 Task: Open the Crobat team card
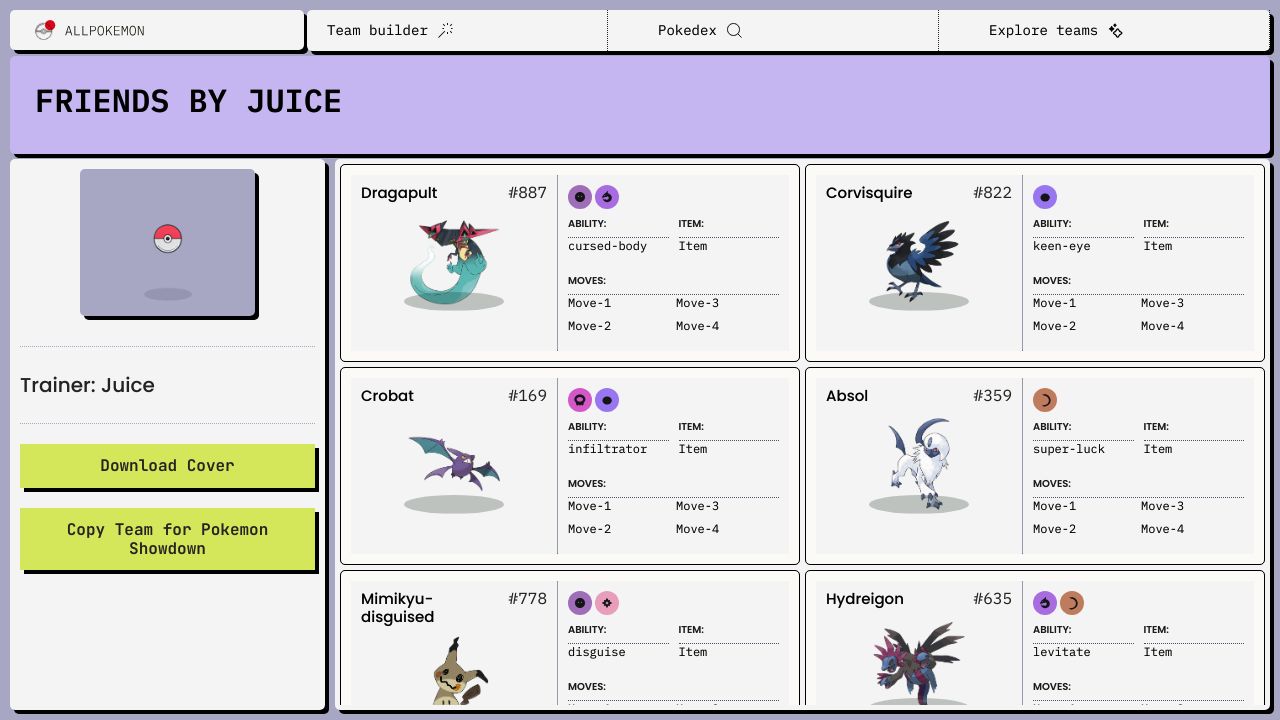pyautogui.click(x=569, y=465)
